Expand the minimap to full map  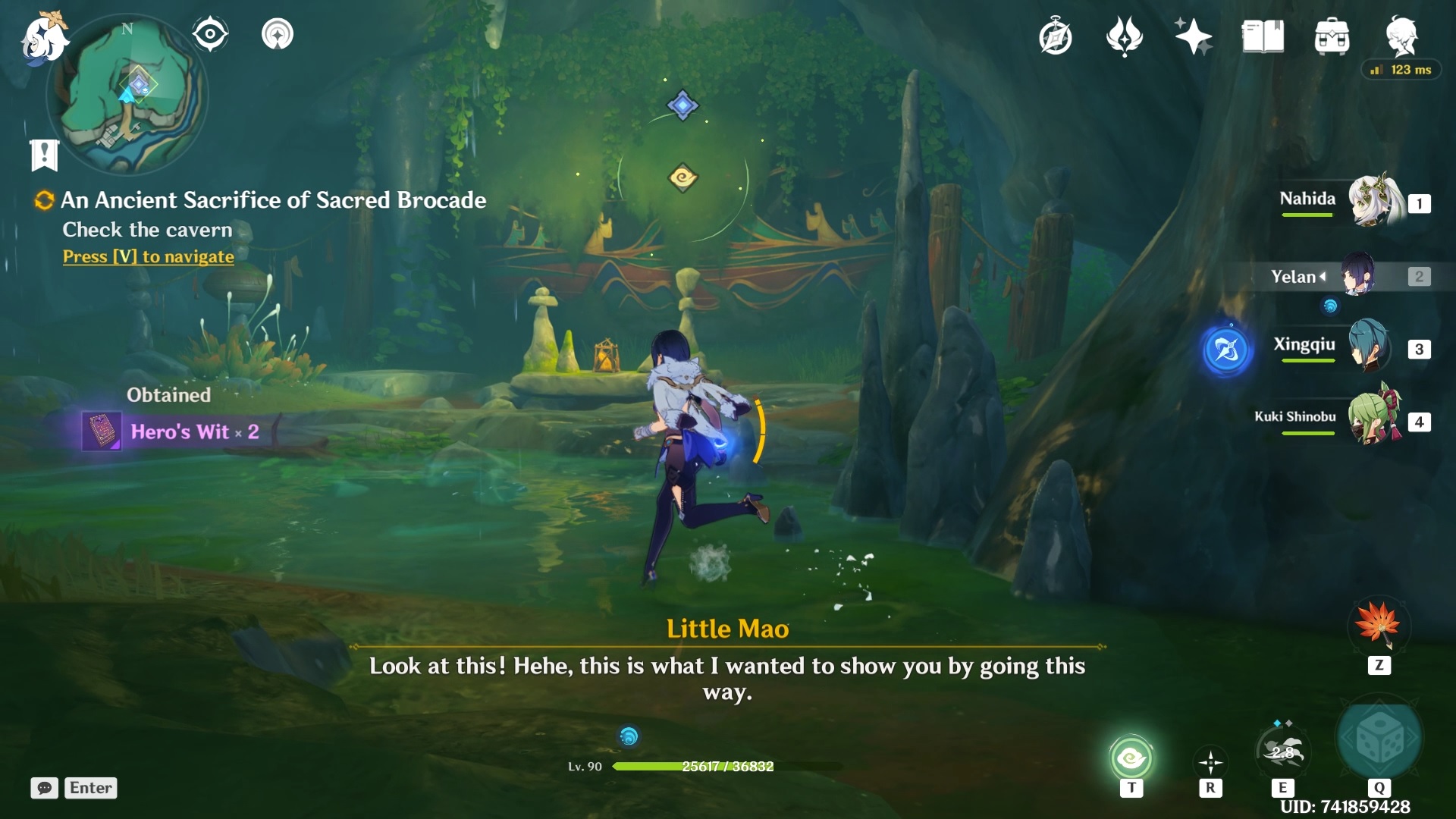pos(129,95)
